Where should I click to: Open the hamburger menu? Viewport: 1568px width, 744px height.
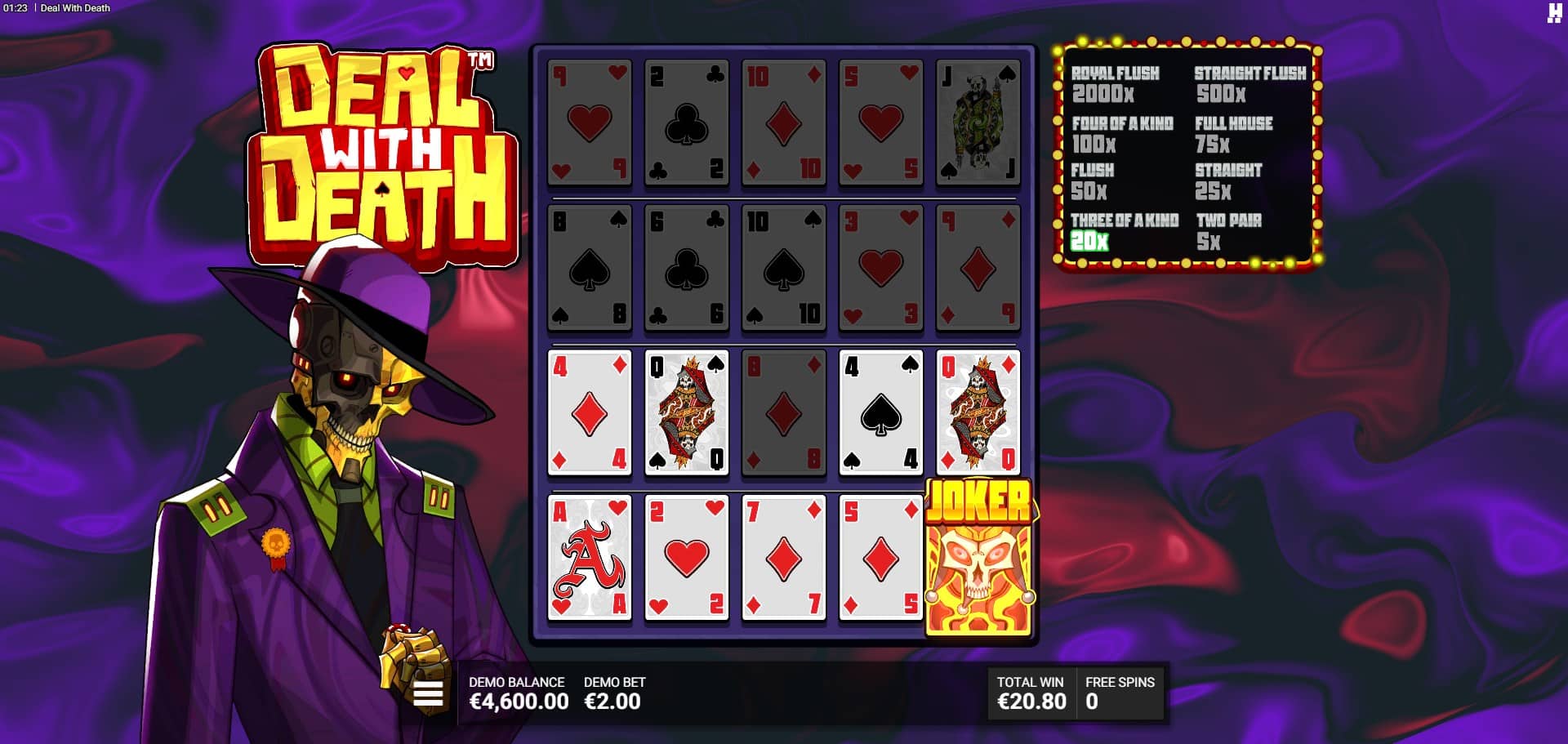click(x=428, y=694)
